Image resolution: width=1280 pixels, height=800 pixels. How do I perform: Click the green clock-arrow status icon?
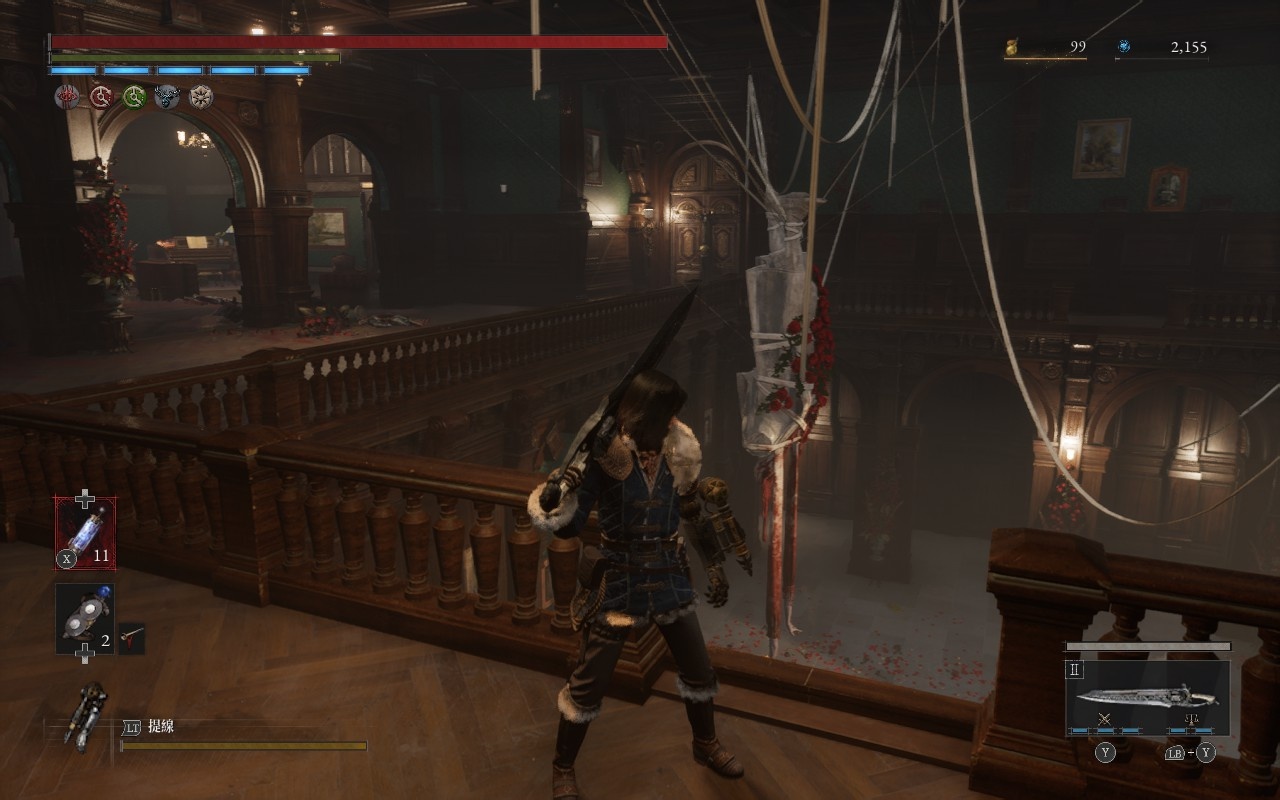[134, 97]
